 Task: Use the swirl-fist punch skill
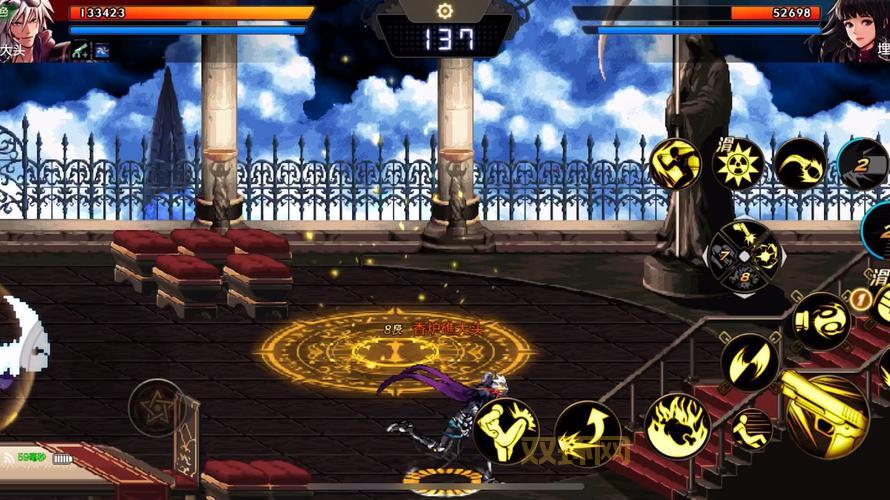coord(821,321)
